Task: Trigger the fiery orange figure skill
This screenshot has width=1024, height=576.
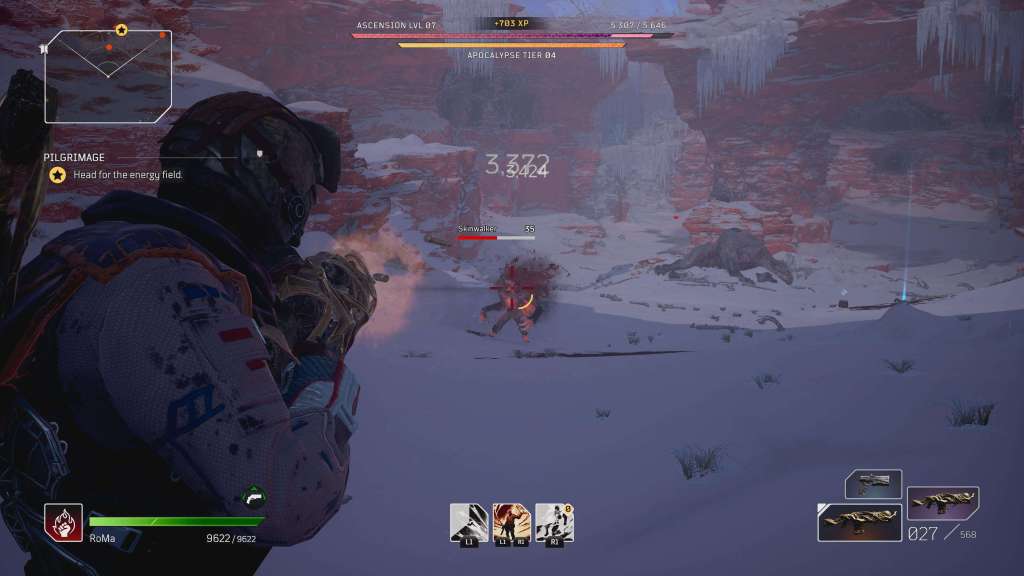Action: tap(510, 522)
